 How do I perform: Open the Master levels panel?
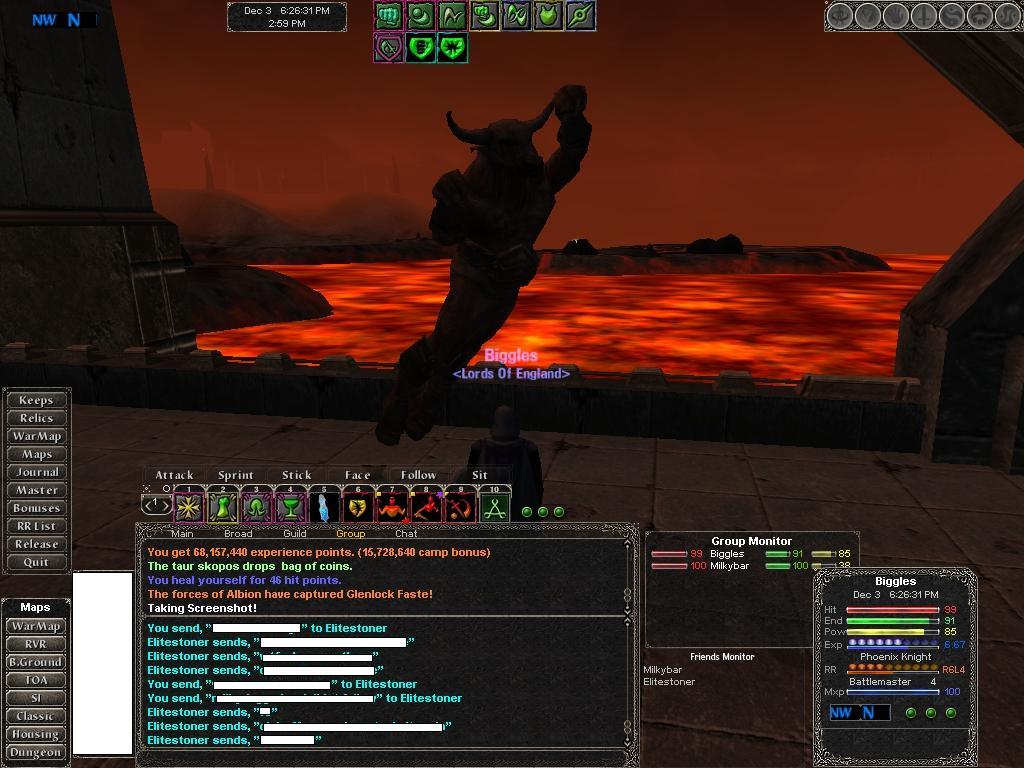(37, 490)
